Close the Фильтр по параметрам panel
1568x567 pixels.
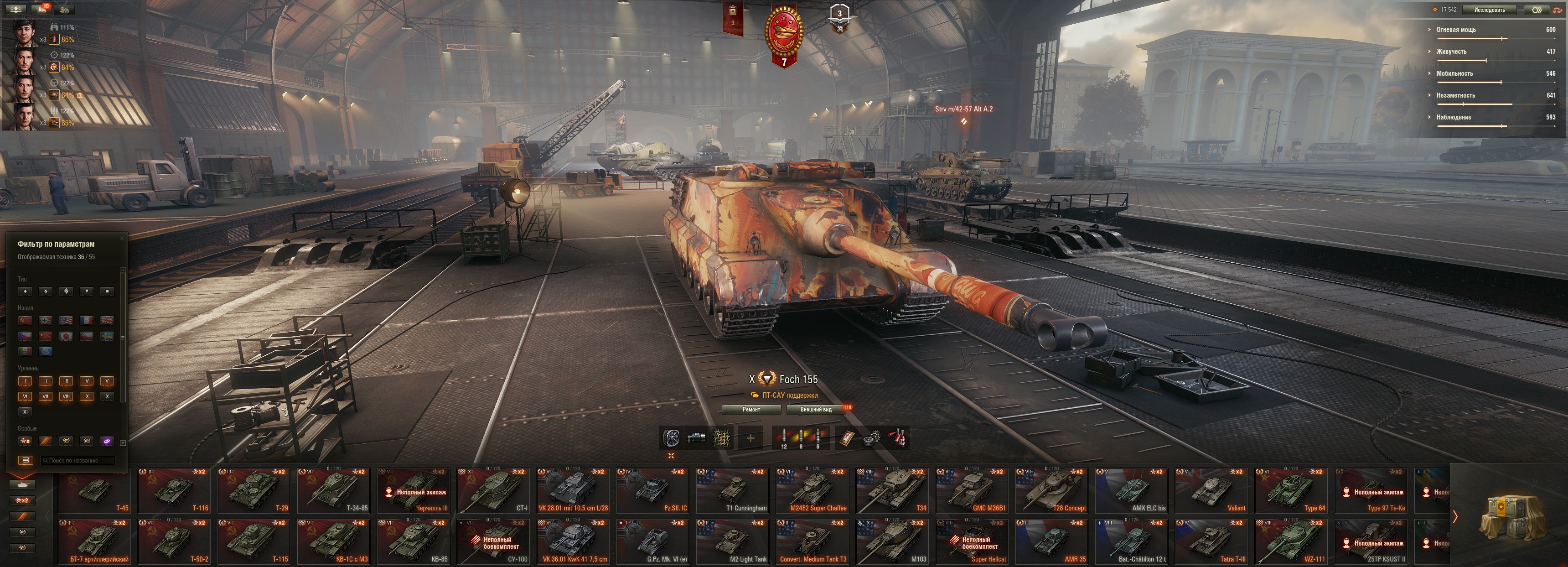pos(122,238)
